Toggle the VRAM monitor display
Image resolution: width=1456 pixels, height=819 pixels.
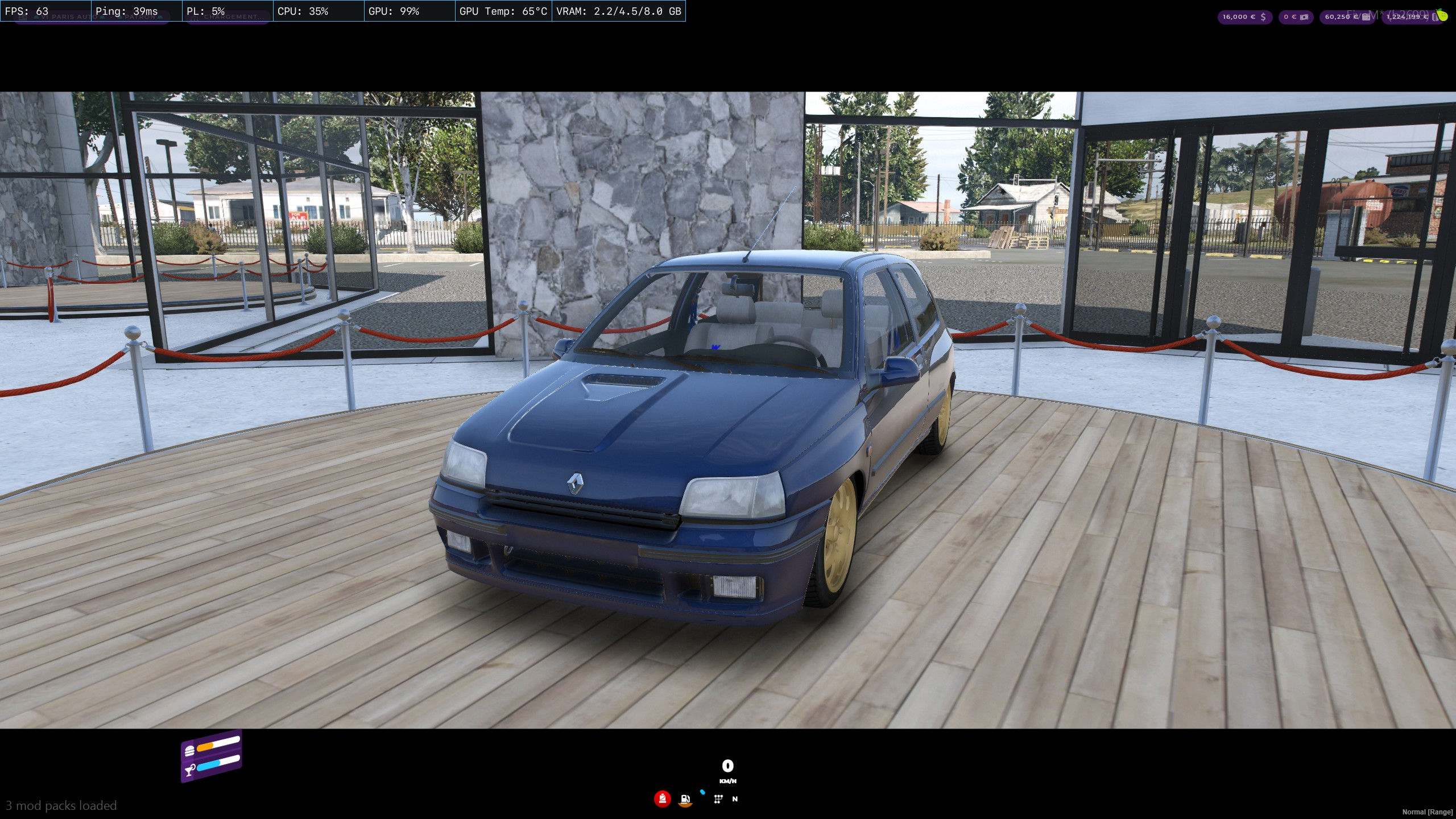click(x=618, y=11)
